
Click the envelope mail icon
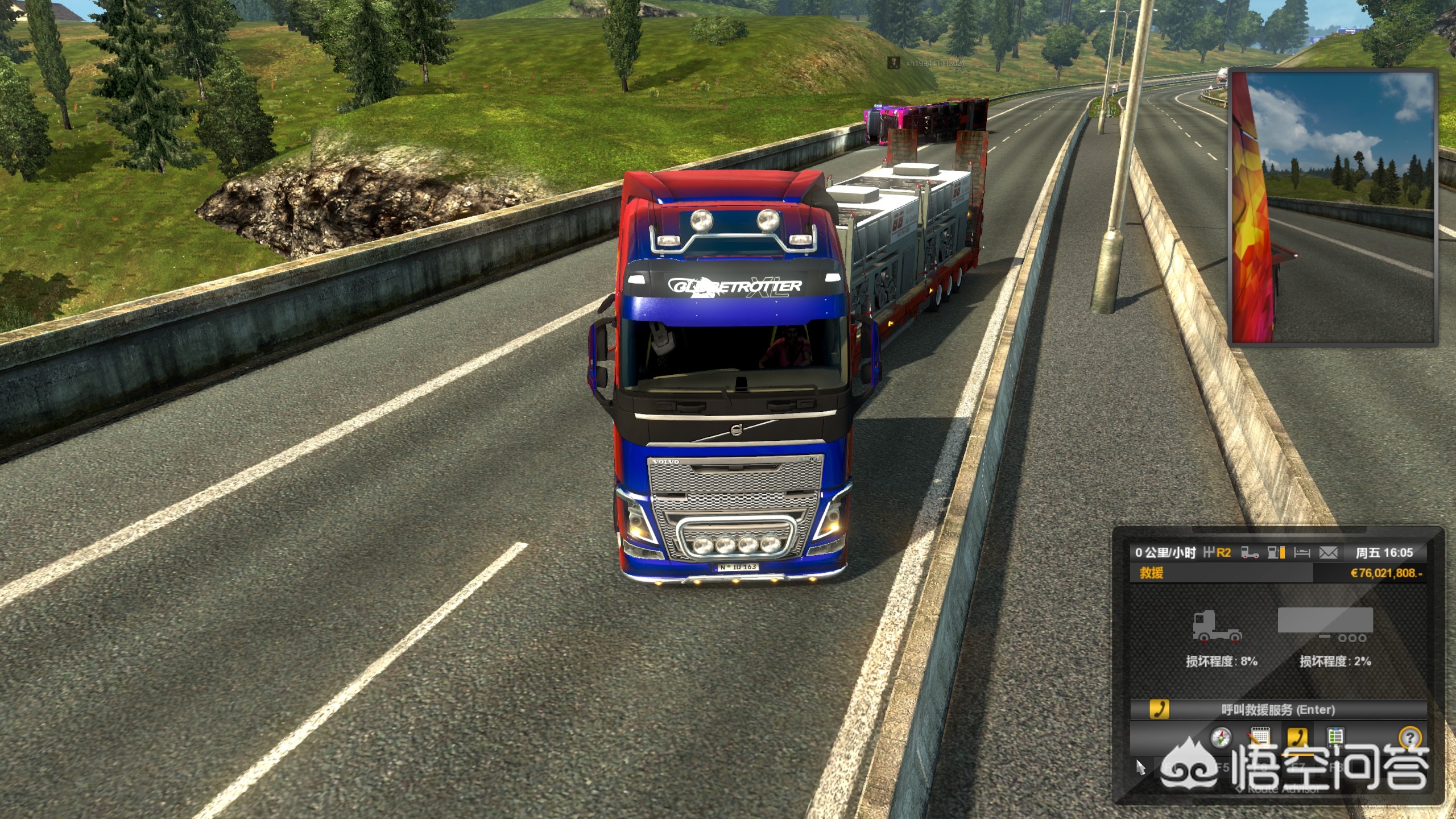click(1328, 552)
